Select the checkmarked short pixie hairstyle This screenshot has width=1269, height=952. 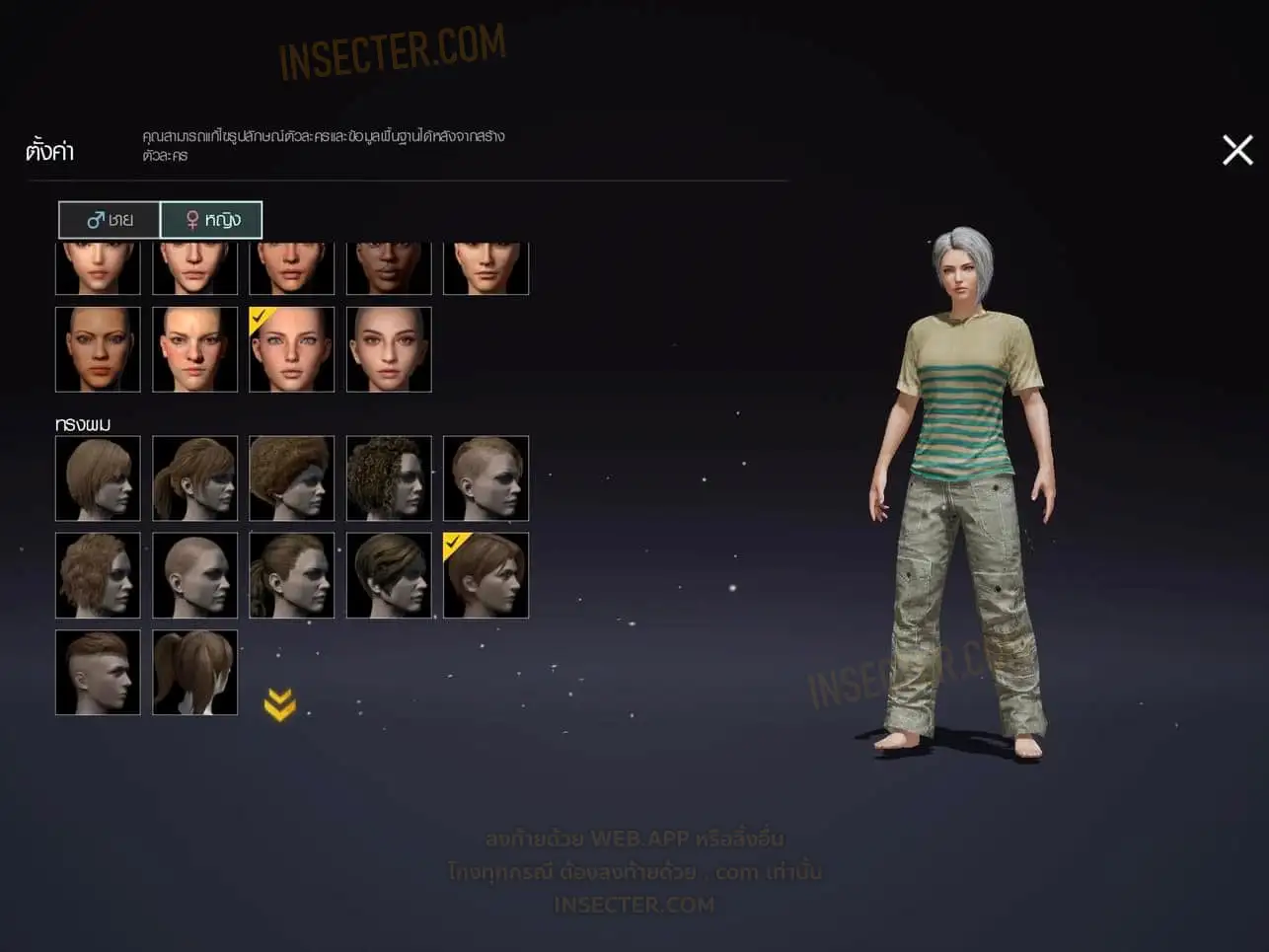[485, 575]
